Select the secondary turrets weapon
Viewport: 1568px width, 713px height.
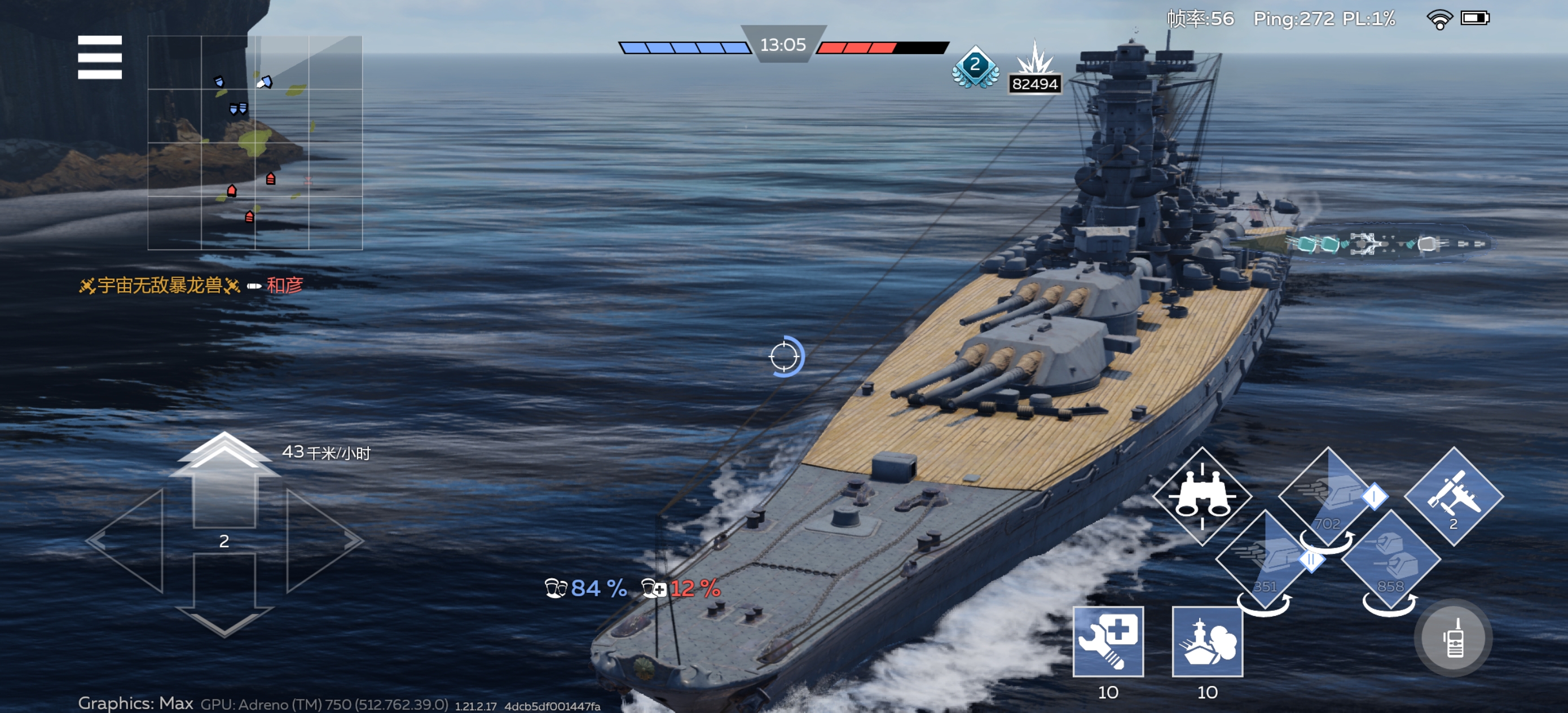point(1391,560)
